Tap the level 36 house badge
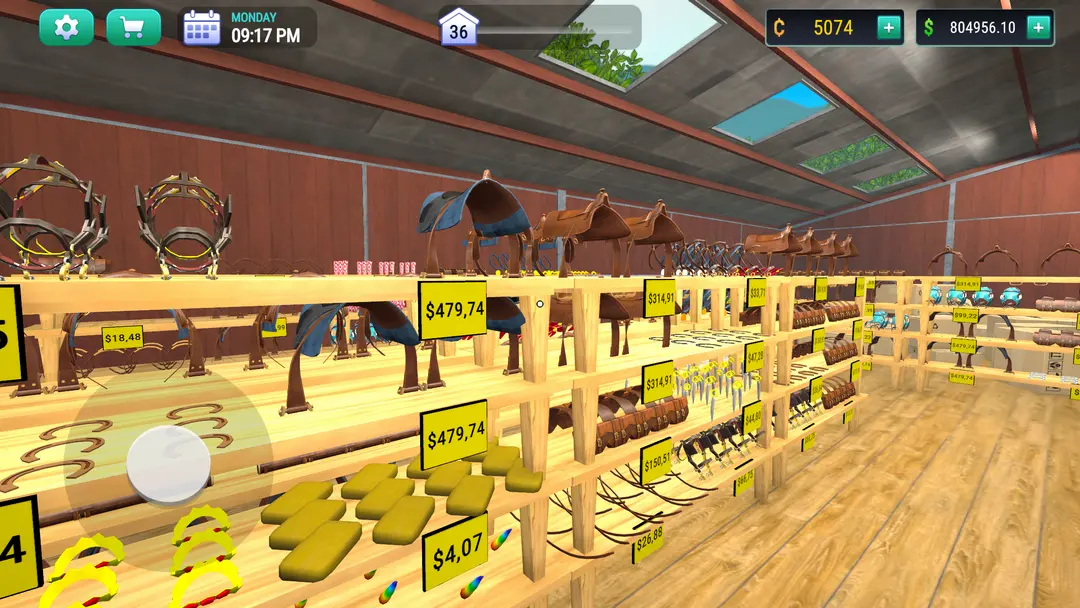Viewport: 1080px width, 608px height. [458, 28]
